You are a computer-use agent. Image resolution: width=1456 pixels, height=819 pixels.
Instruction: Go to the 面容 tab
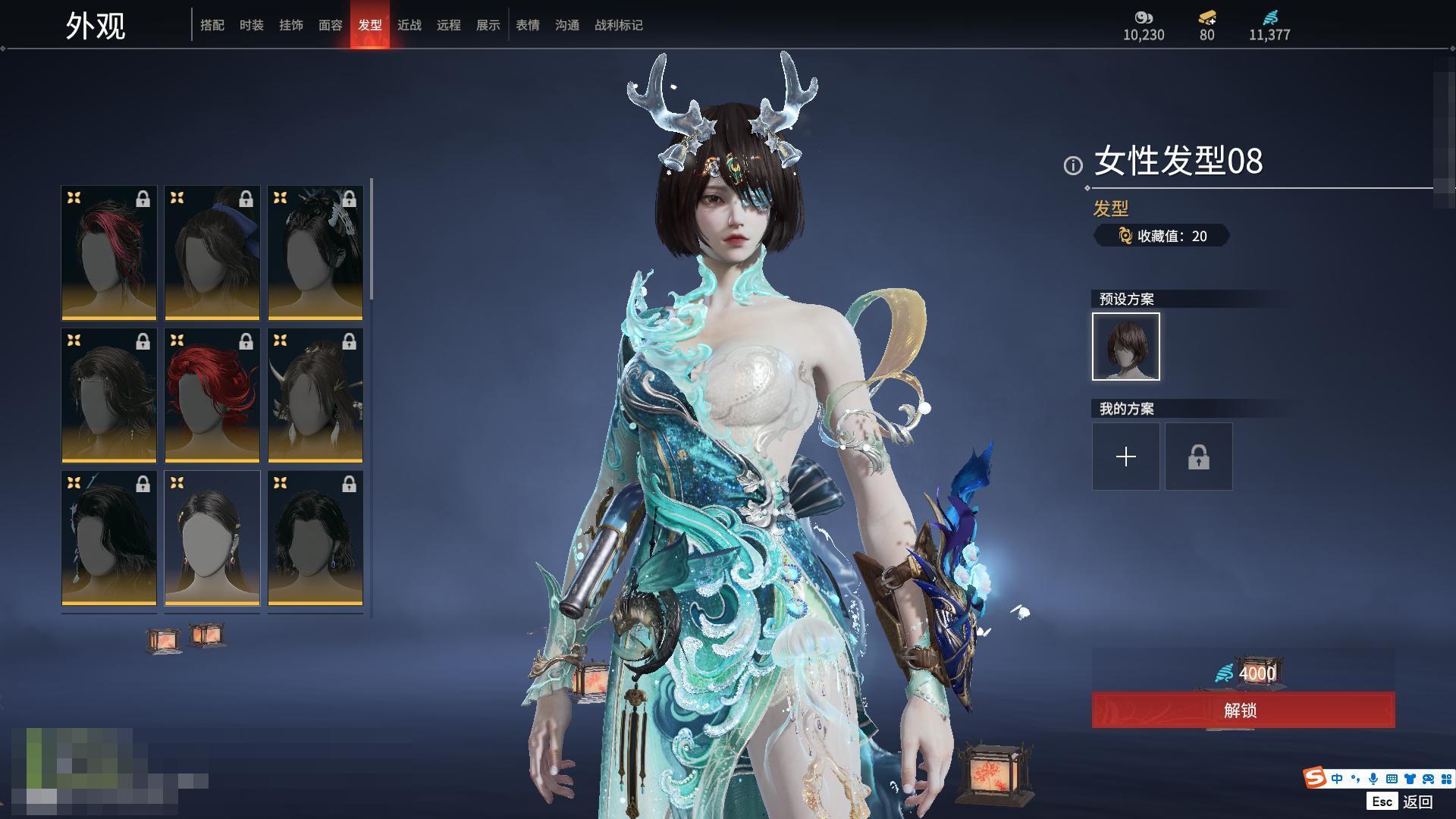tap(331, 25)
